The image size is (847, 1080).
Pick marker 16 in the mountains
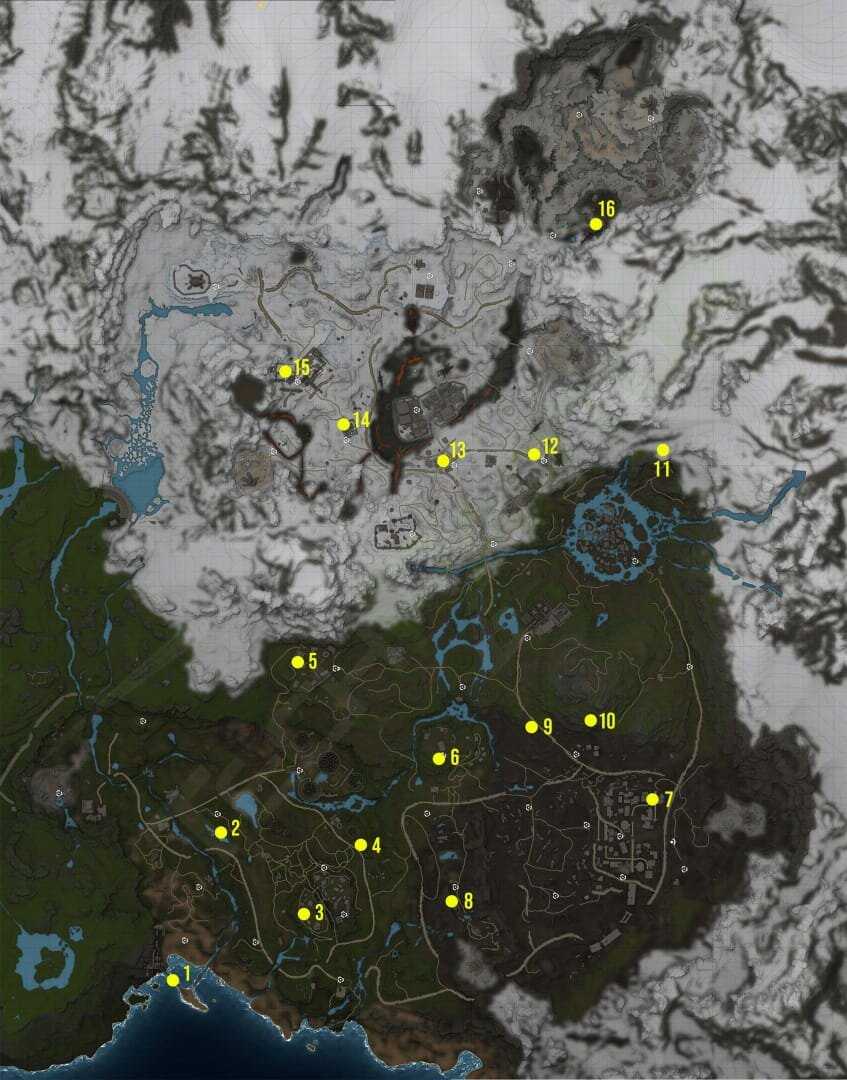click(x=596, y=224)
